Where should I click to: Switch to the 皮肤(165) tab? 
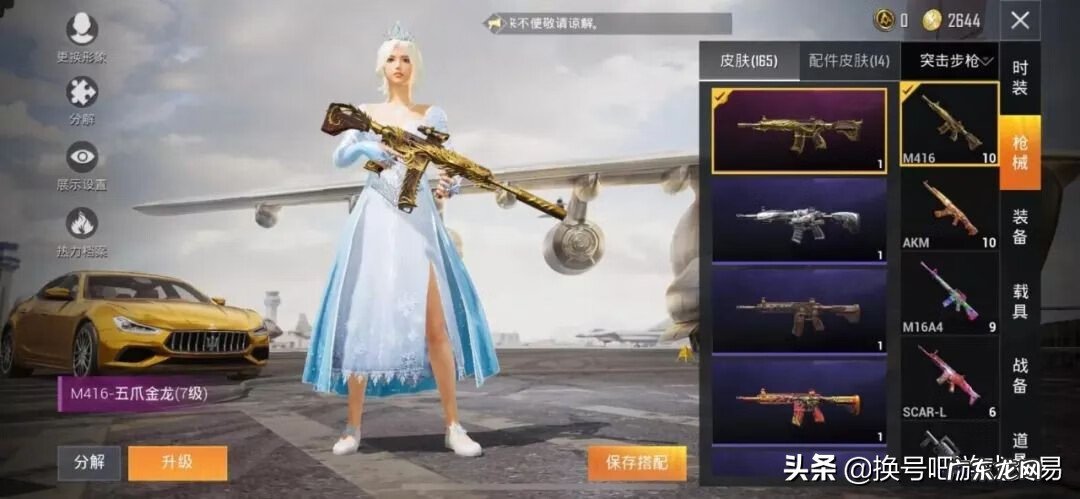(749, 61)
